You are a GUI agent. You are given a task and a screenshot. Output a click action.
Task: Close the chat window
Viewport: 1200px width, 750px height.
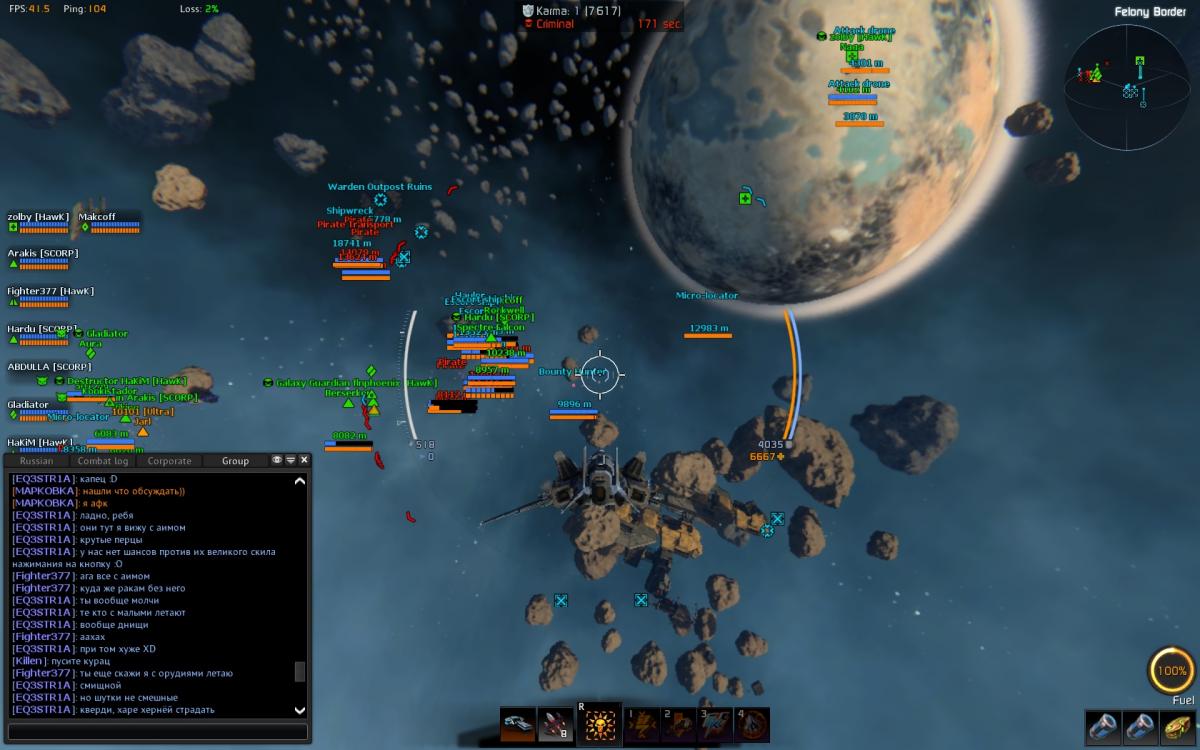304,460
